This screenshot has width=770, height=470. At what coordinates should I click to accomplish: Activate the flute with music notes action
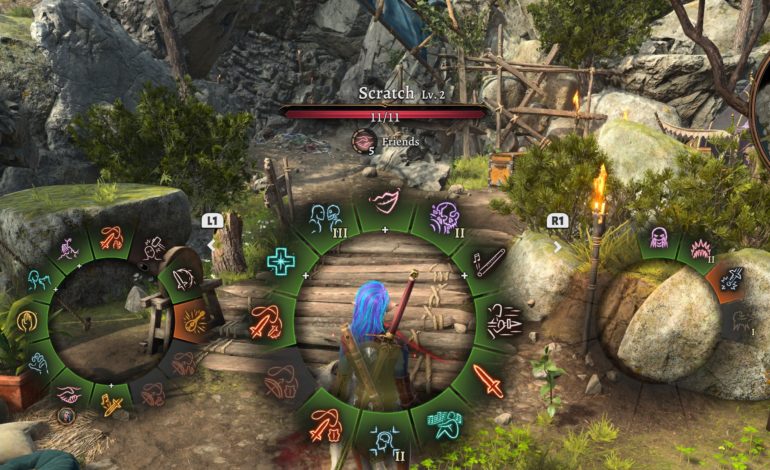click(487, 263)
